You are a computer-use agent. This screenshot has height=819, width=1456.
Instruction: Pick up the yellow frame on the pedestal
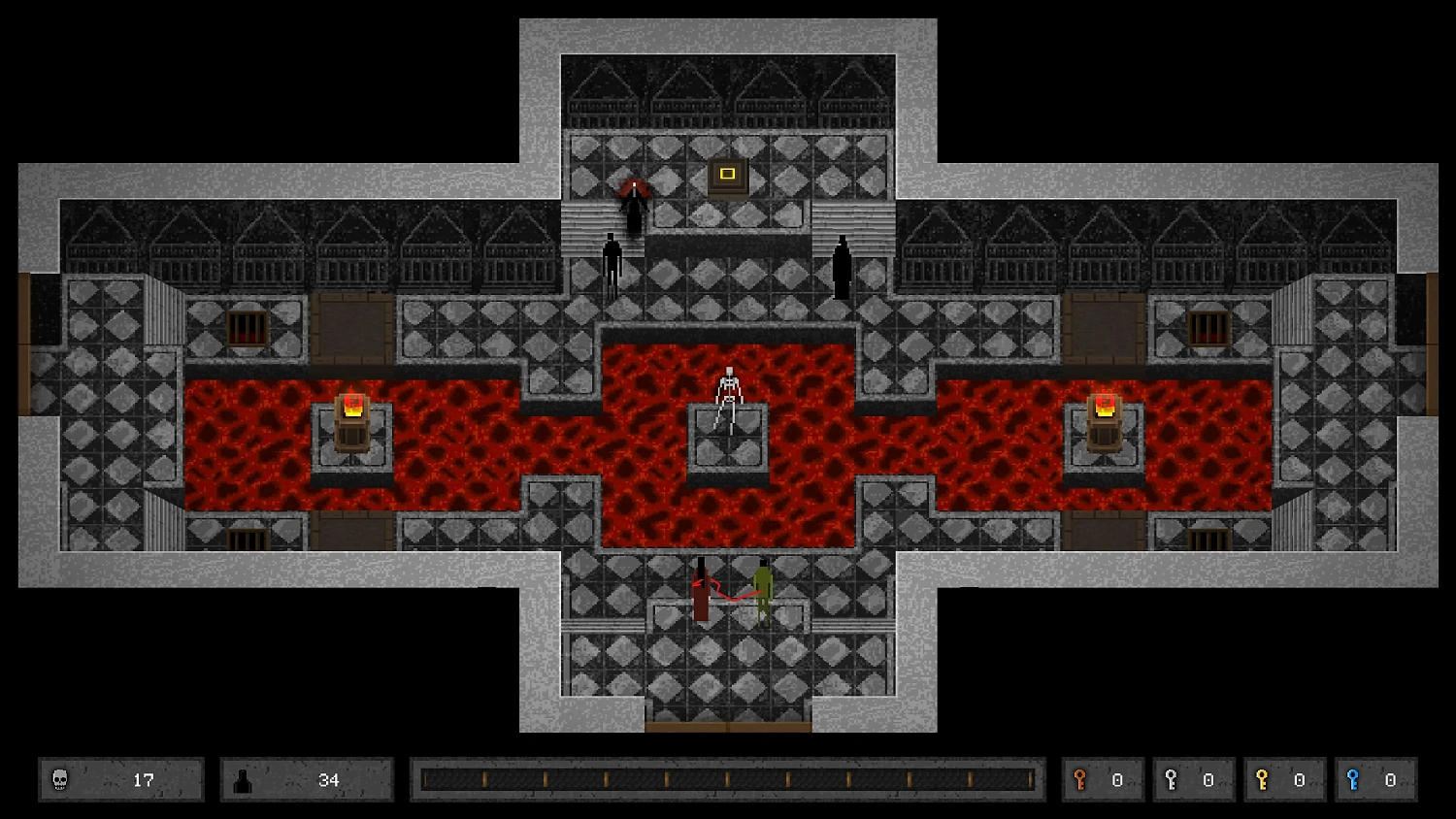click(x=726, y=173)
